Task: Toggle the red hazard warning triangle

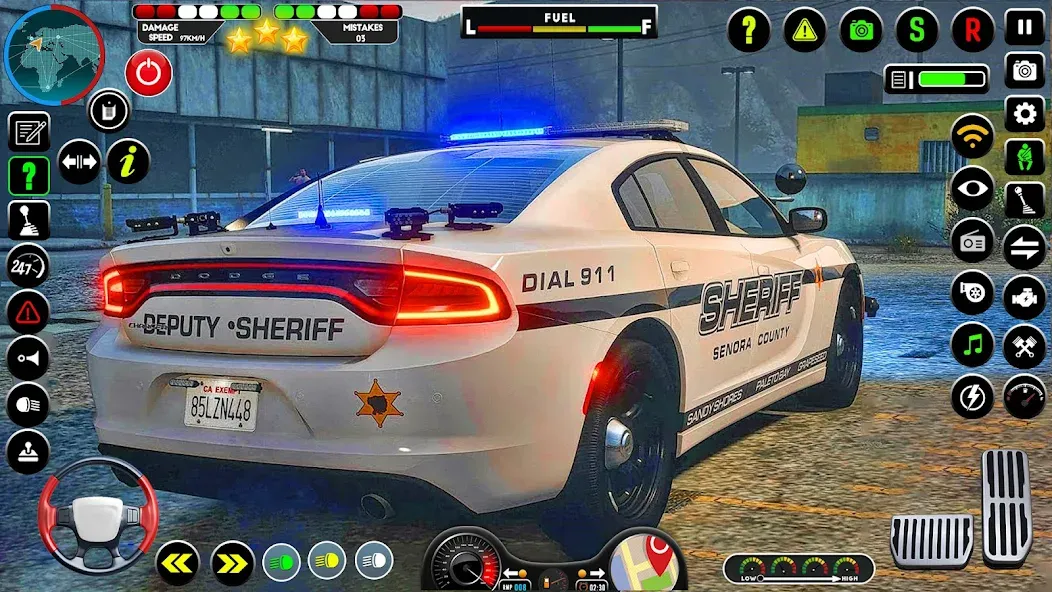Action: pyautogui.click(x=28, y=312)
